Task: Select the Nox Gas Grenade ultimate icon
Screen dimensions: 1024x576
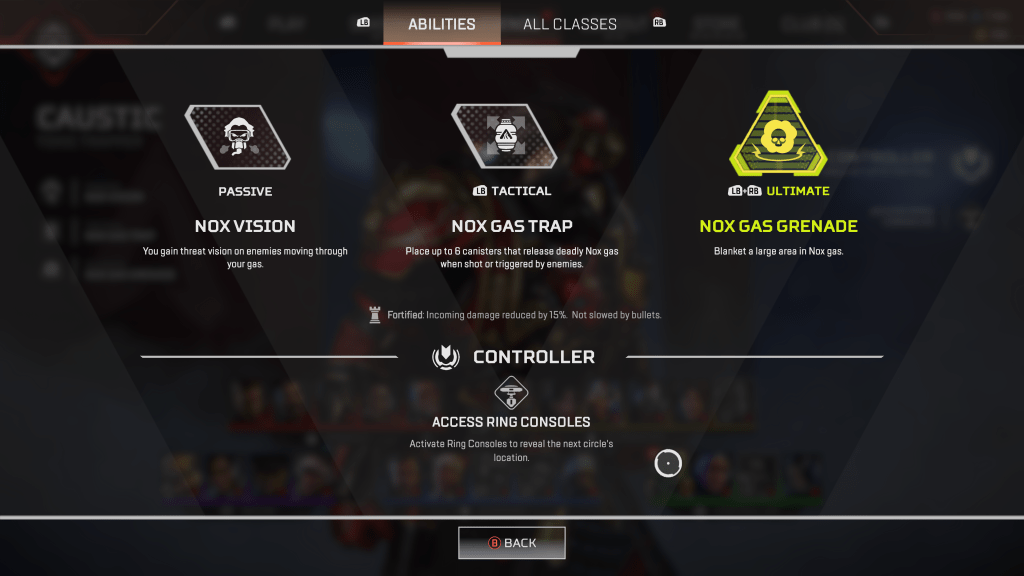Action: pyautogui.click(x=777, y=136)
